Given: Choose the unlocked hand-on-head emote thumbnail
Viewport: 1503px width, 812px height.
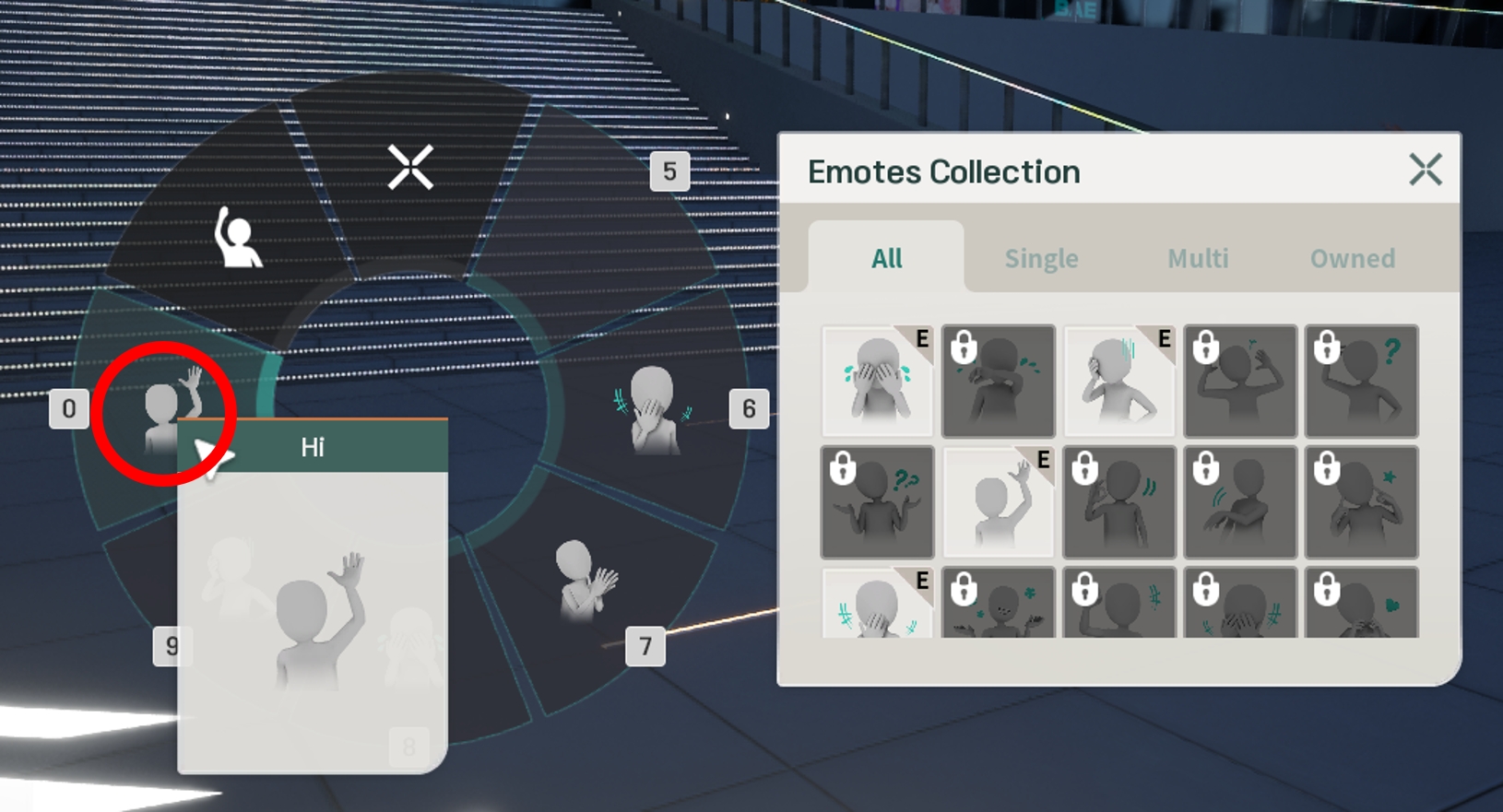Looking at the screenshot, I should 1119,381.
